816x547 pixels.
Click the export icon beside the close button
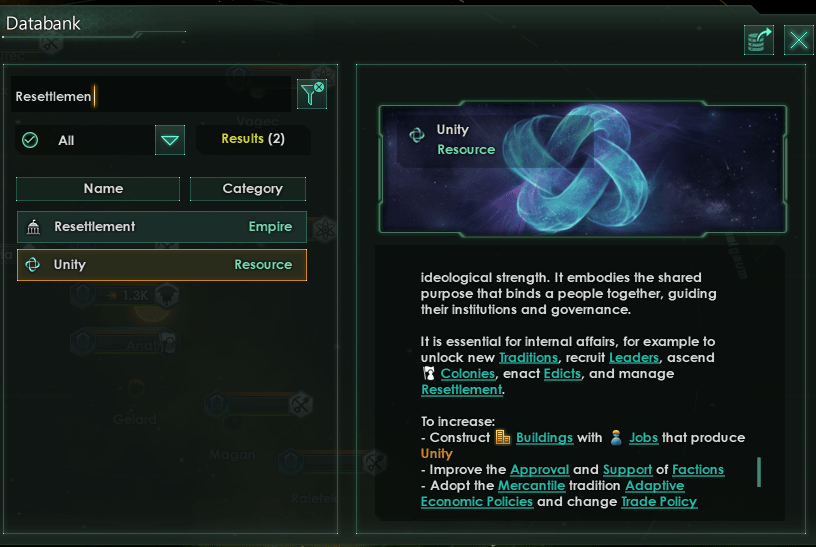coord(759,40)
